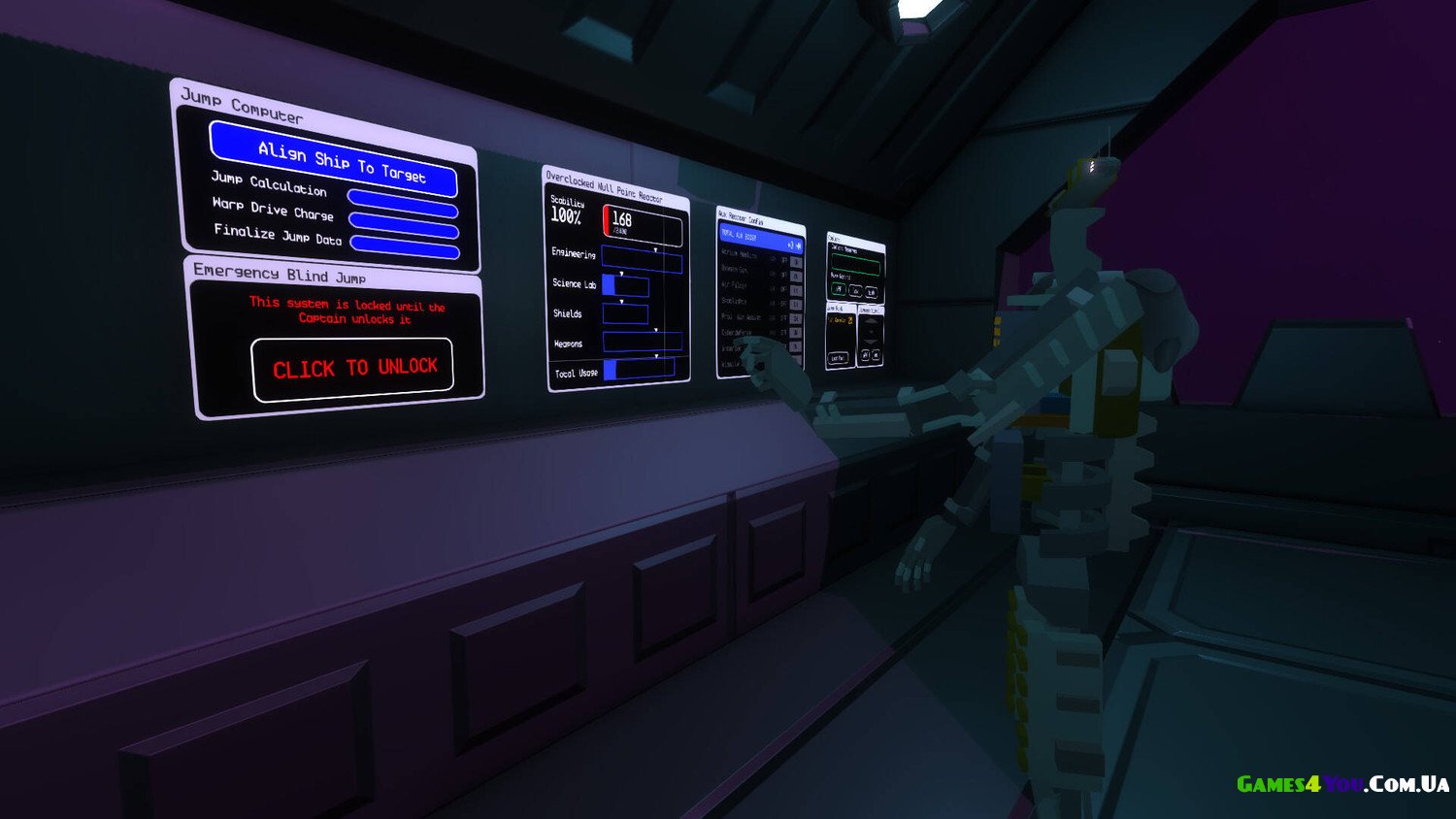Adjust the Weapons power slider
1456x819 pixels.
(x=642, y=342)
